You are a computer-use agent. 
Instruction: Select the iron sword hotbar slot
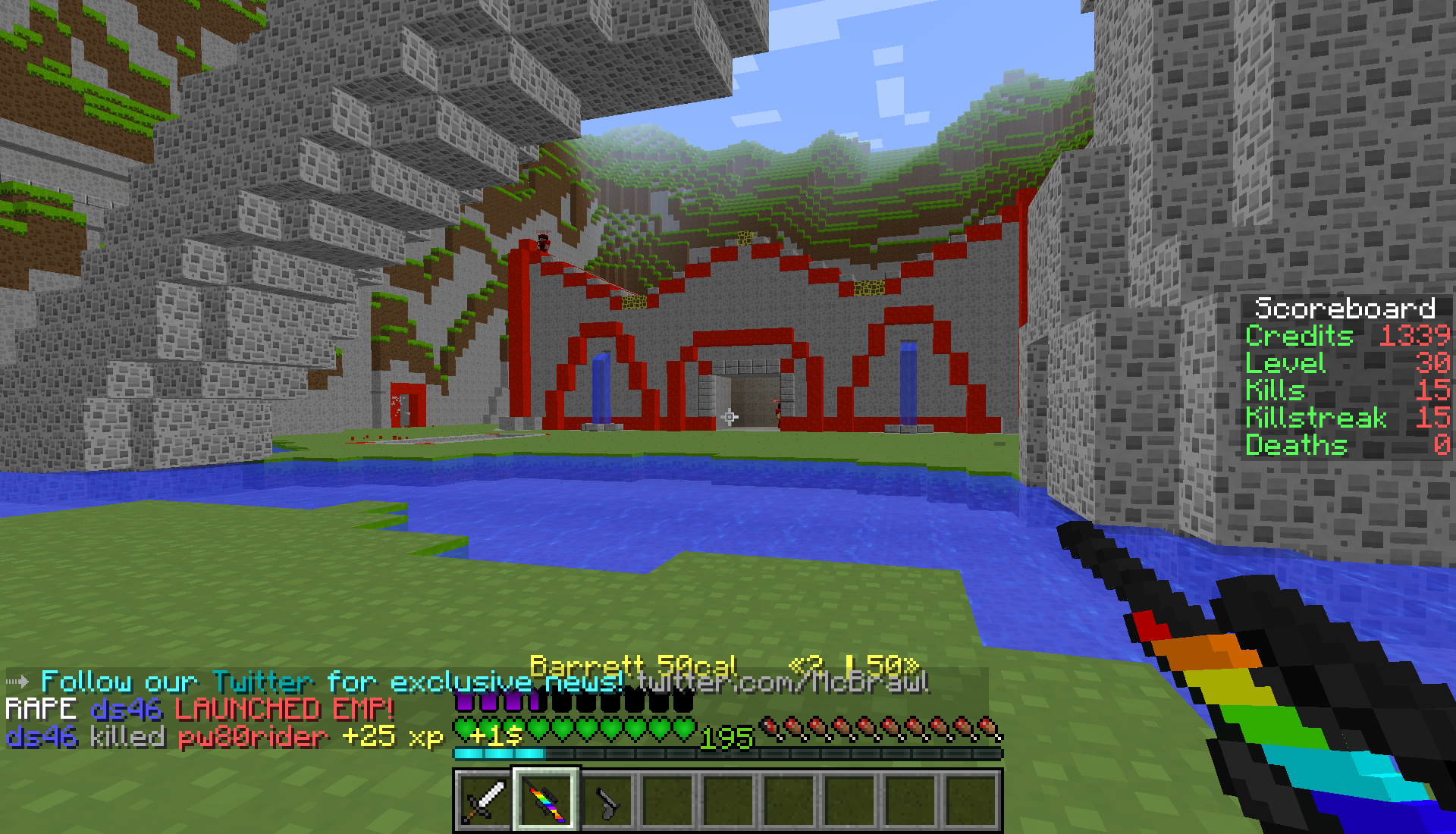click(x=485, y=801)
